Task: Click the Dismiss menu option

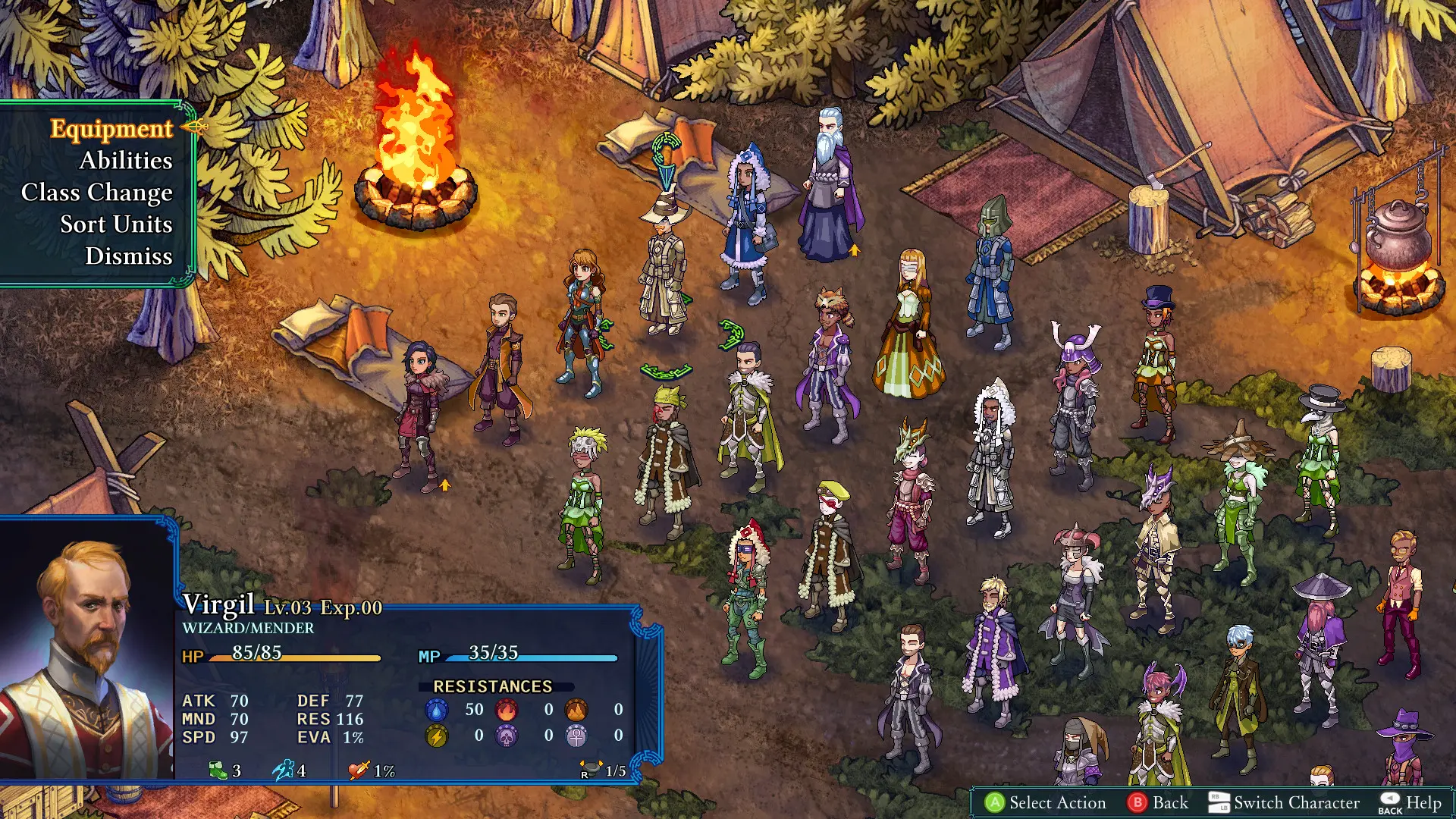Action: pyautogui.click(x=127, y=256)
